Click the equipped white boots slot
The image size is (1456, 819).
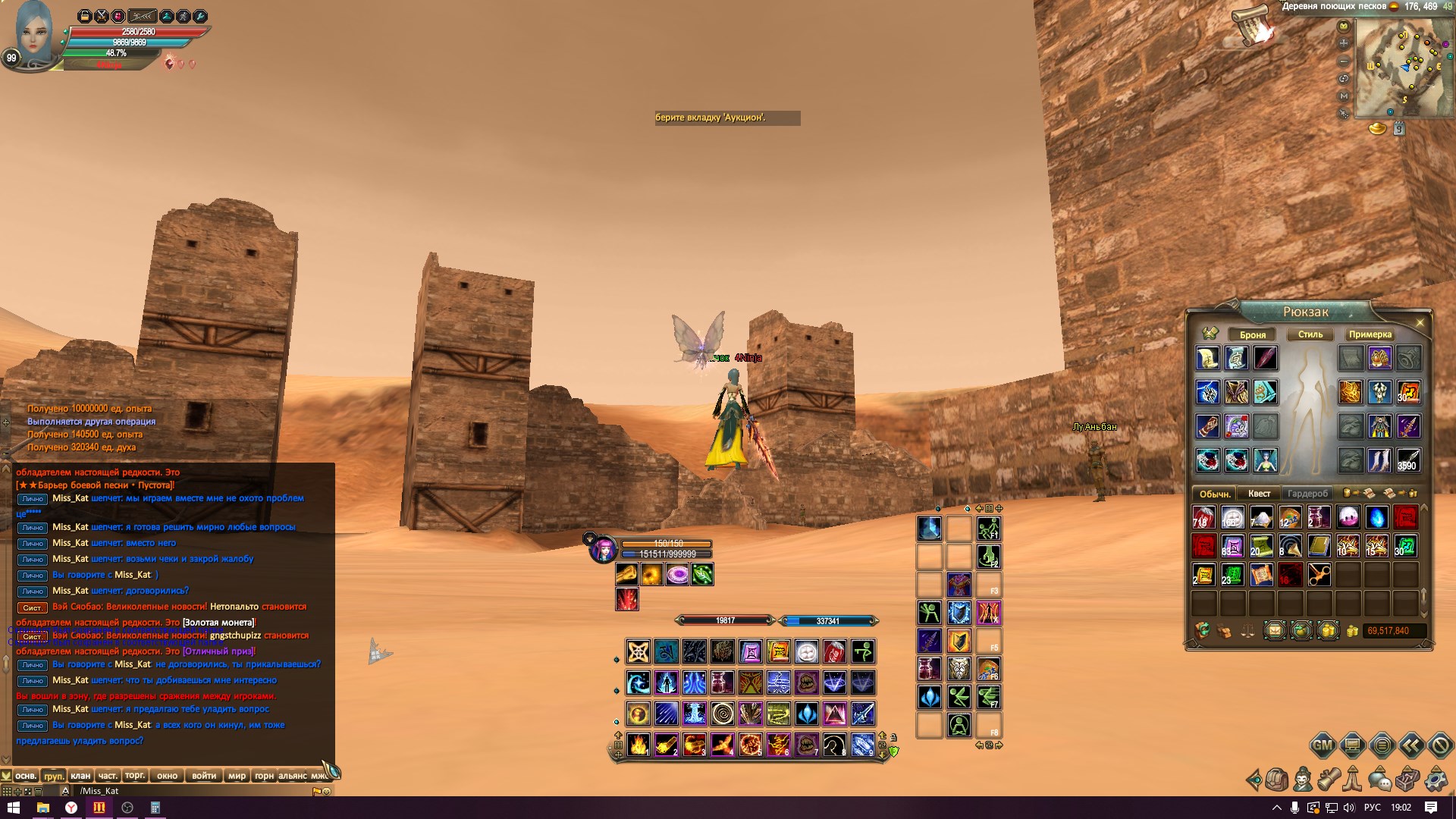point(1379,460)
